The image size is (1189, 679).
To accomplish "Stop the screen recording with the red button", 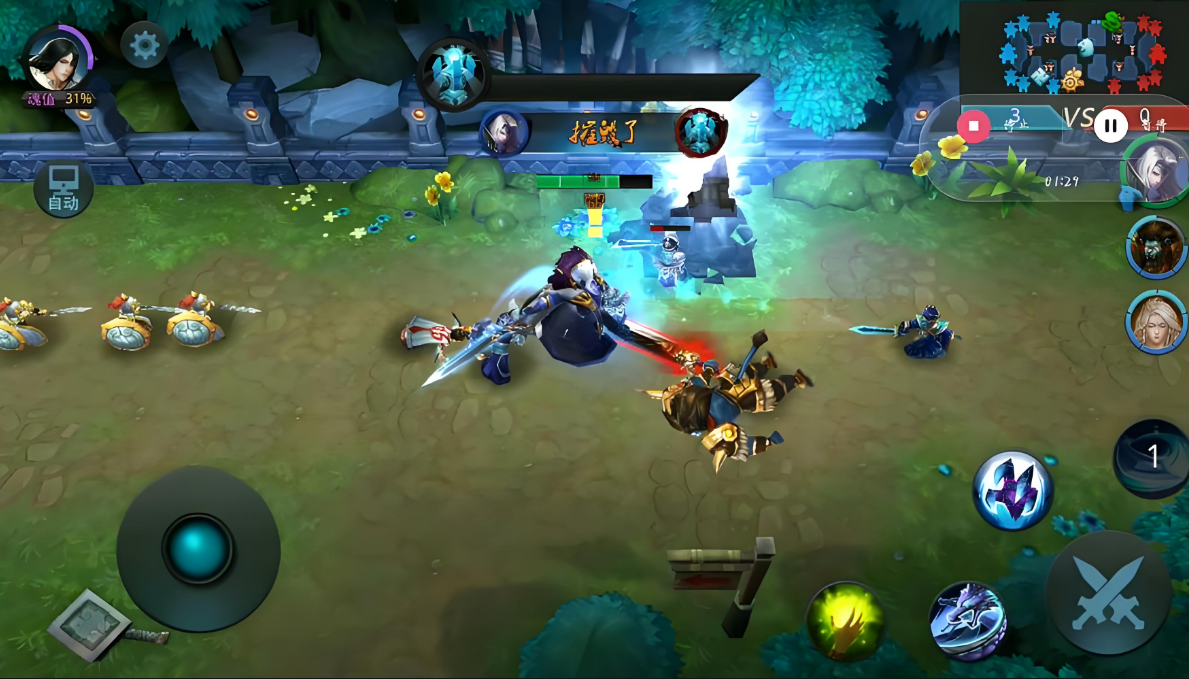I will click(972, 126).
